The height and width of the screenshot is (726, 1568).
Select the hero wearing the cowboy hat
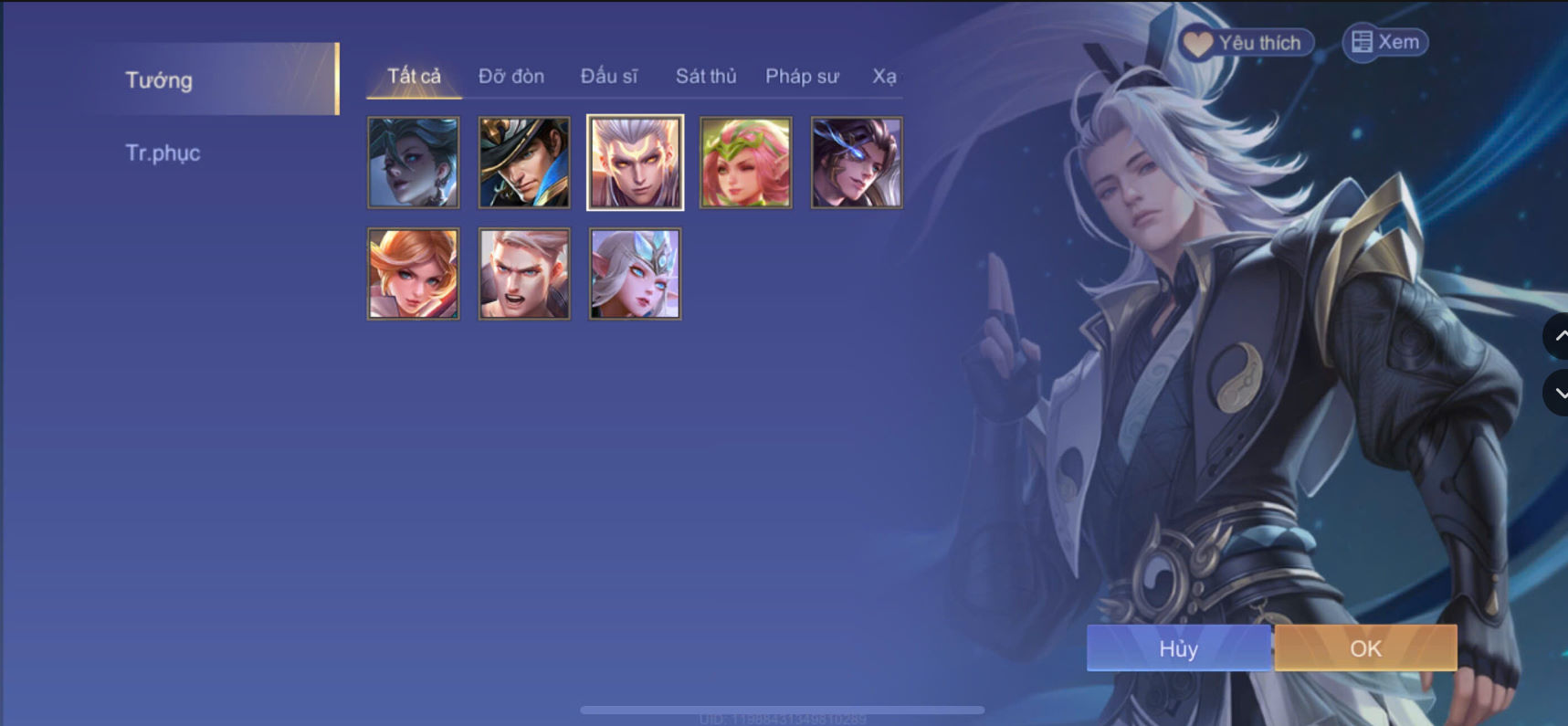523,163
